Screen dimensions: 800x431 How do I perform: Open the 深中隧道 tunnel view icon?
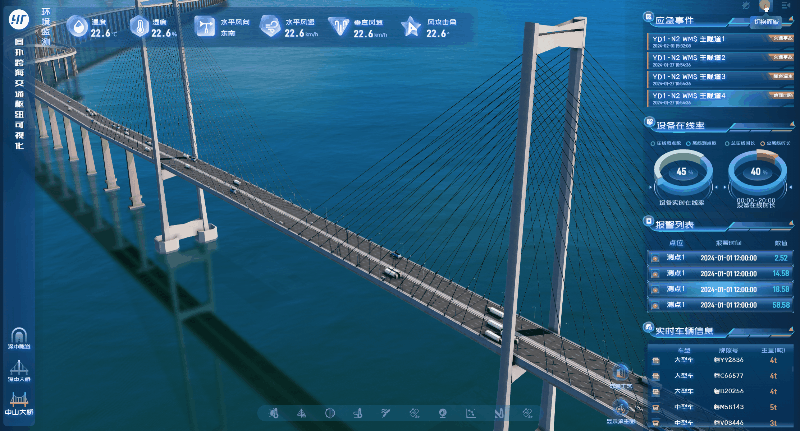(19, 337)
